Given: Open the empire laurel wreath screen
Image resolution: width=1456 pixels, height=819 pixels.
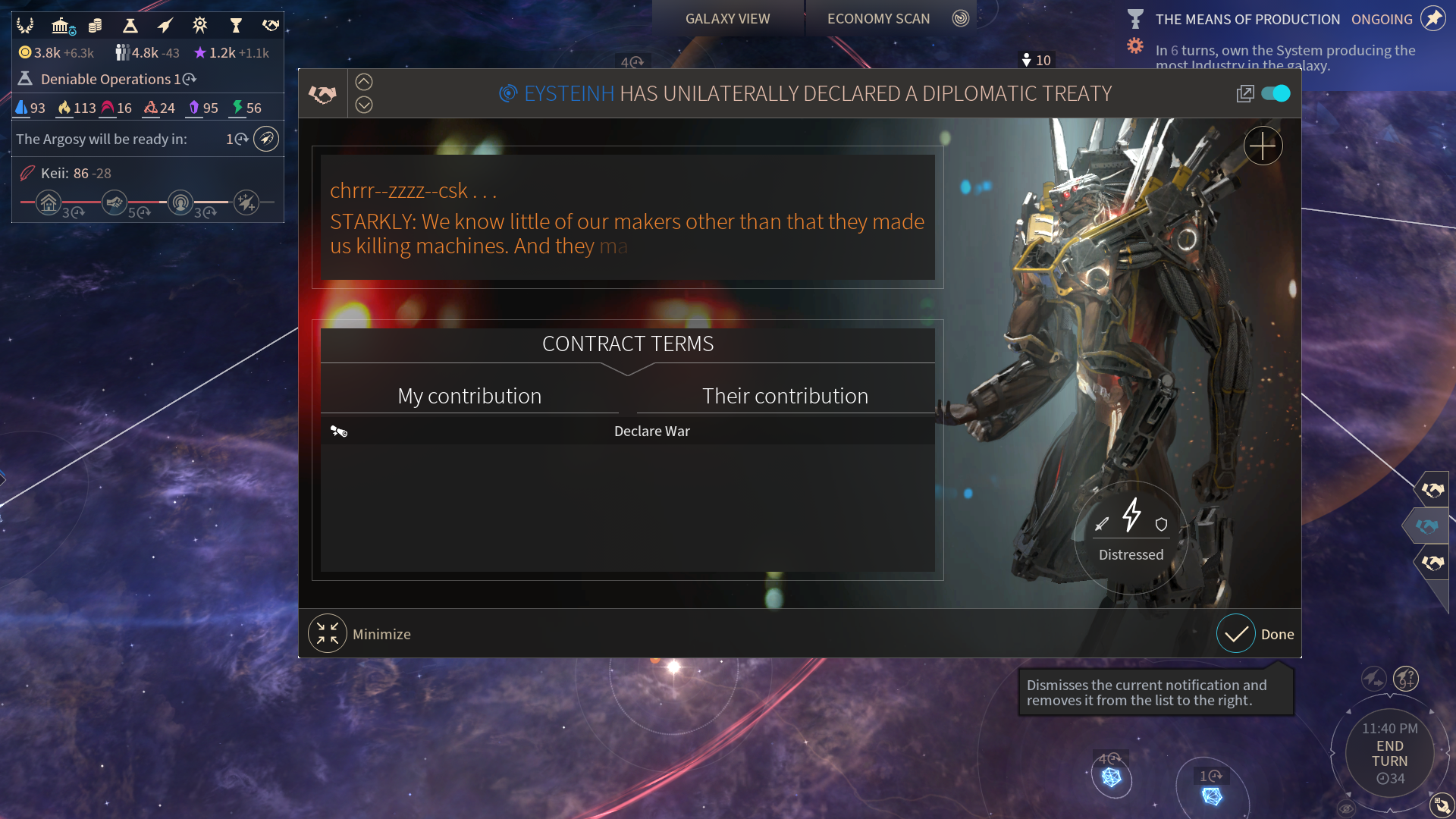Looking at the screenshot, I should click(x=25, y=26).
